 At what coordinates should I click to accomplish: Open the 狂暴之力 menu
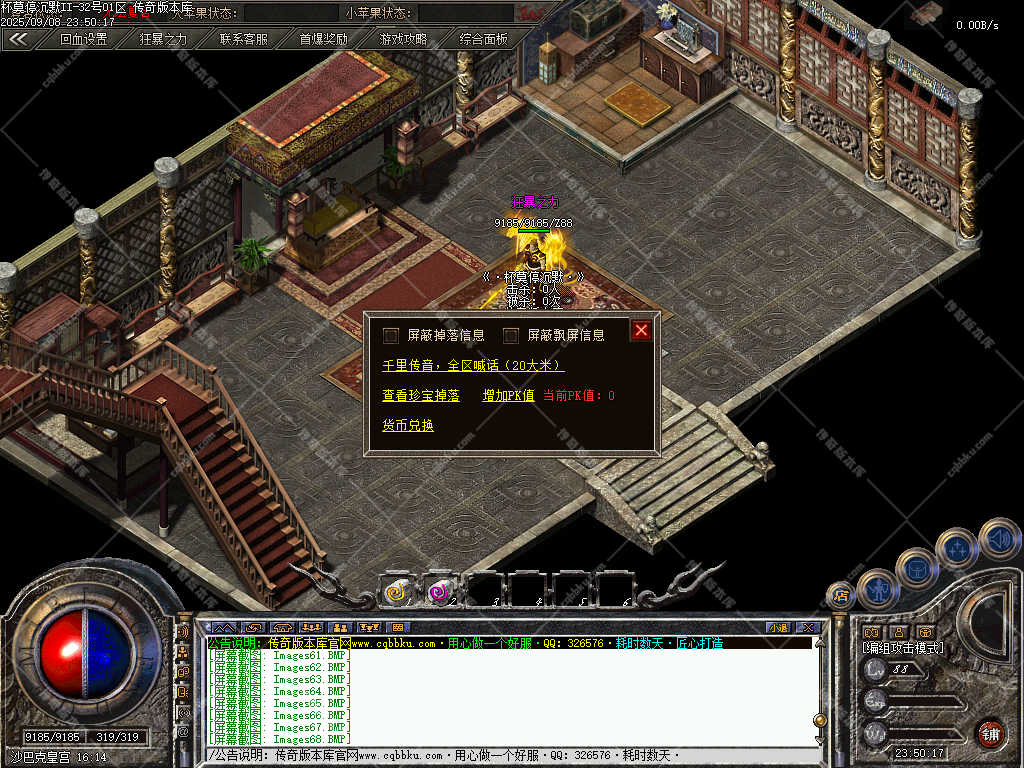[163, 39]
